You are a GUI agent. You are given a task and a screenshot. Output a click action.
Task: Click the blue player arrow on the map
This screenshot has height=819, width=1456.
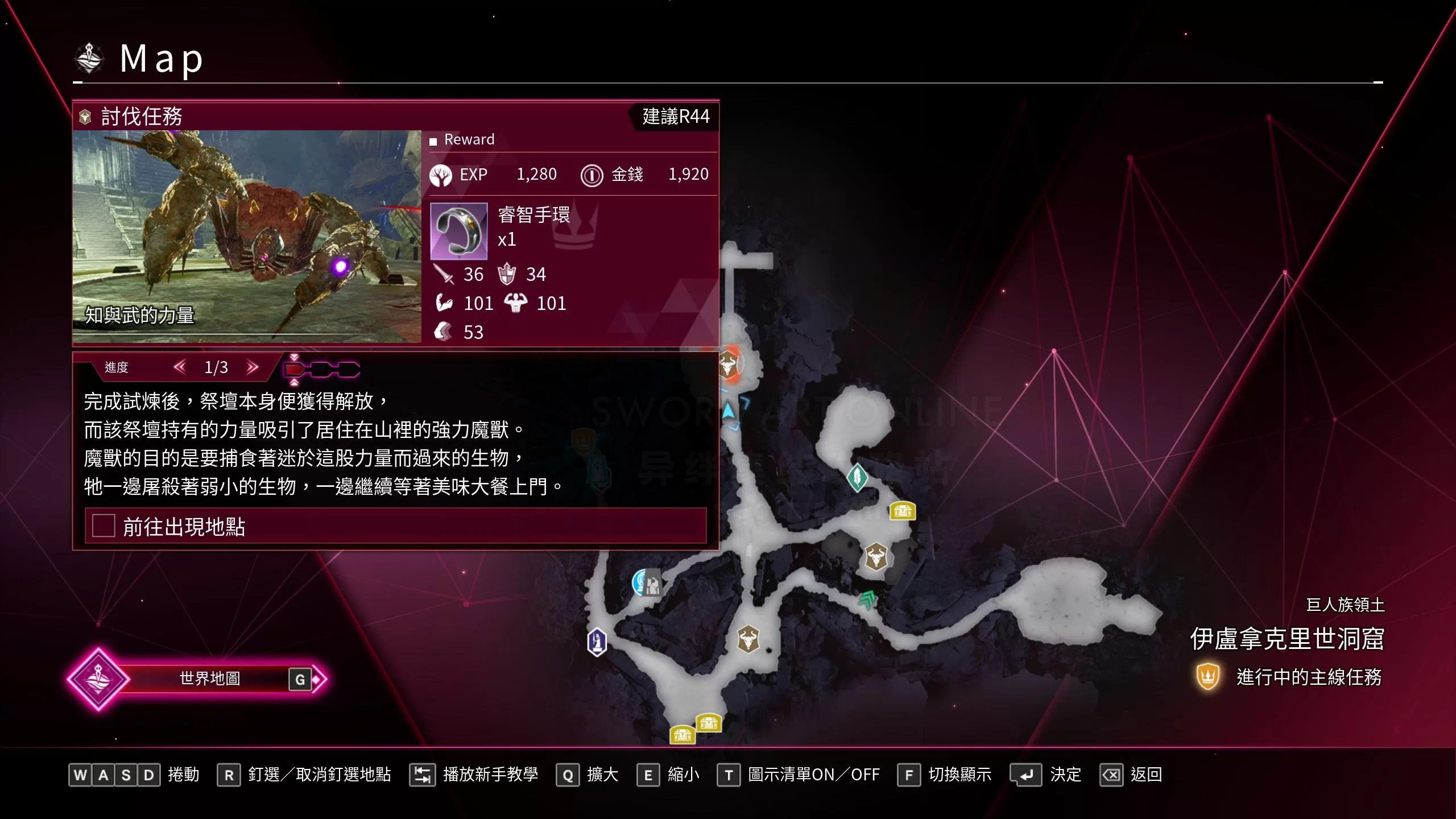[729, 411]
